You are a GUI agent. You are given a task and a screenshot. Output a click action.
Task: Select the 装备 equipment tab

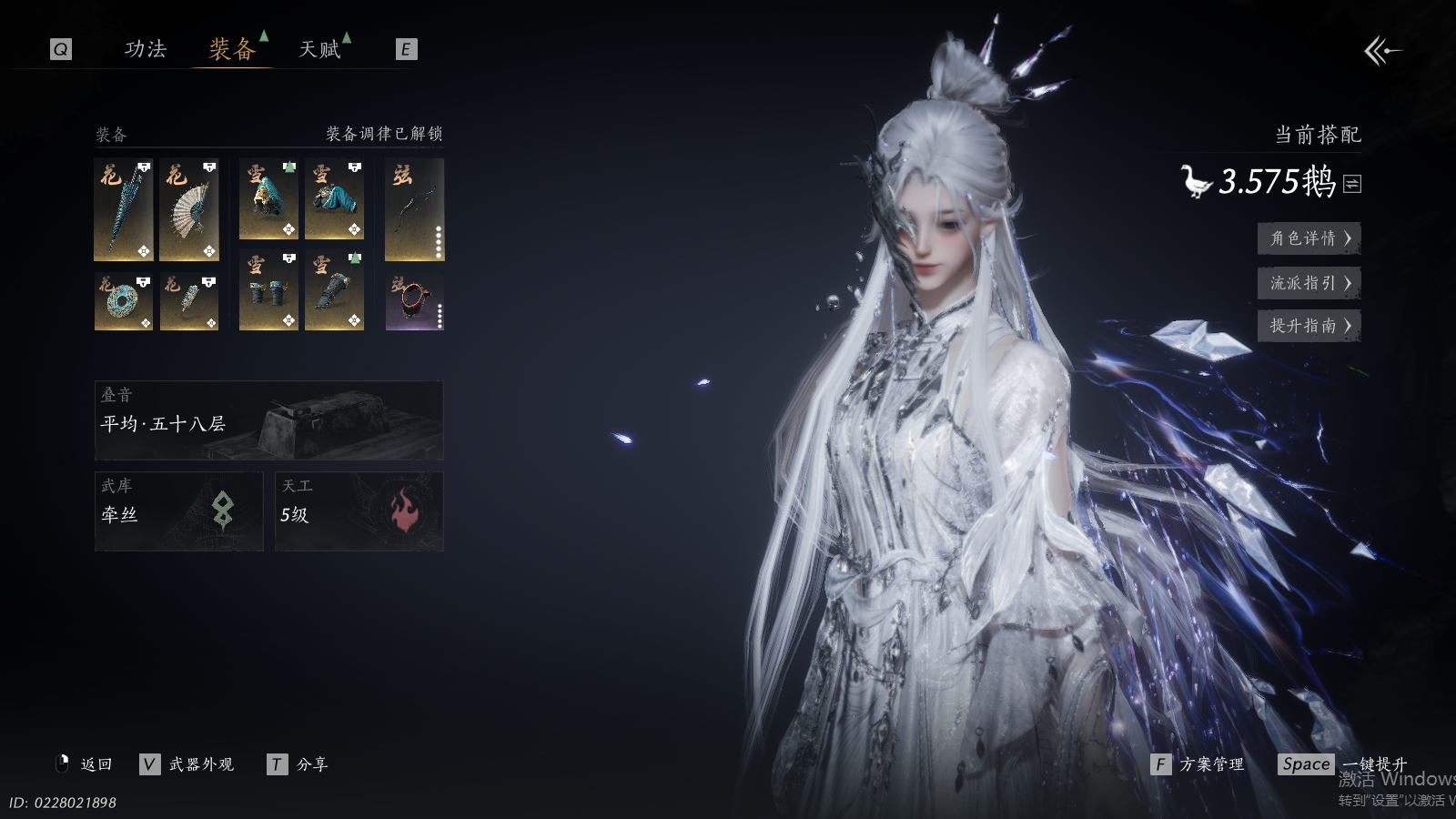(232, 49)
